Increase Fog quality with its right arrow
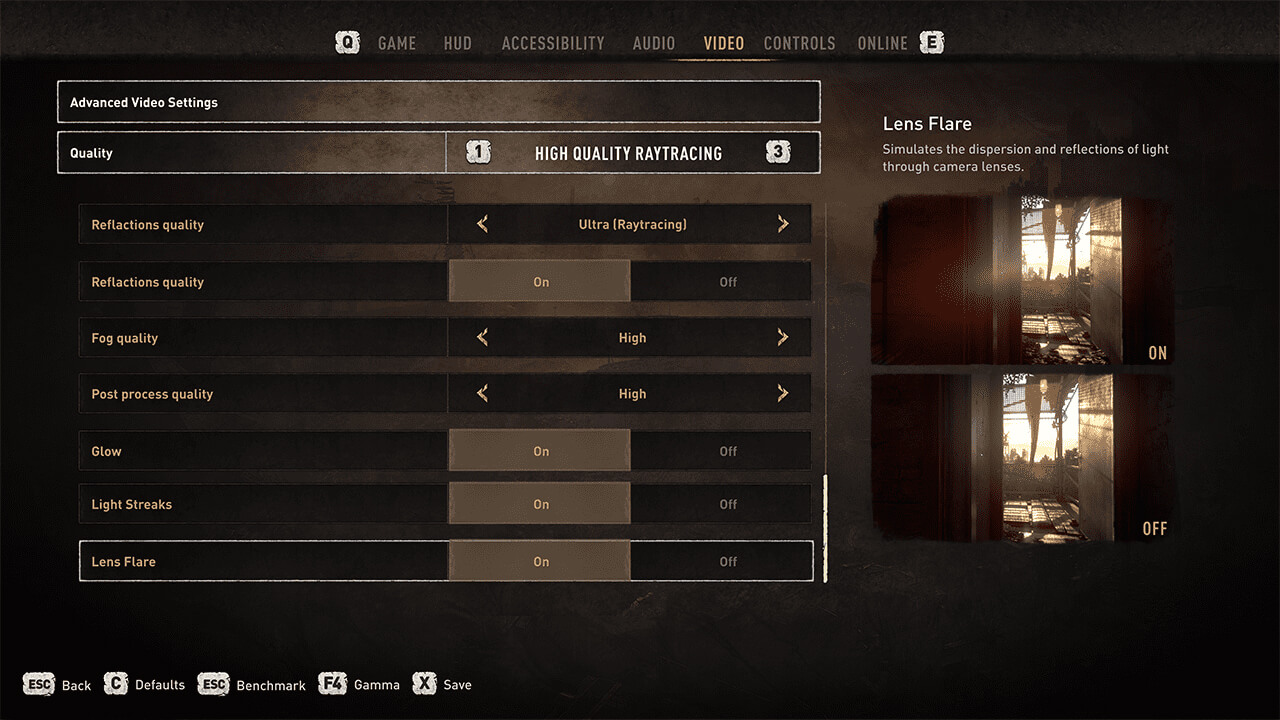The height and width of the screenshot is (720, 1280). click(783, 338)
